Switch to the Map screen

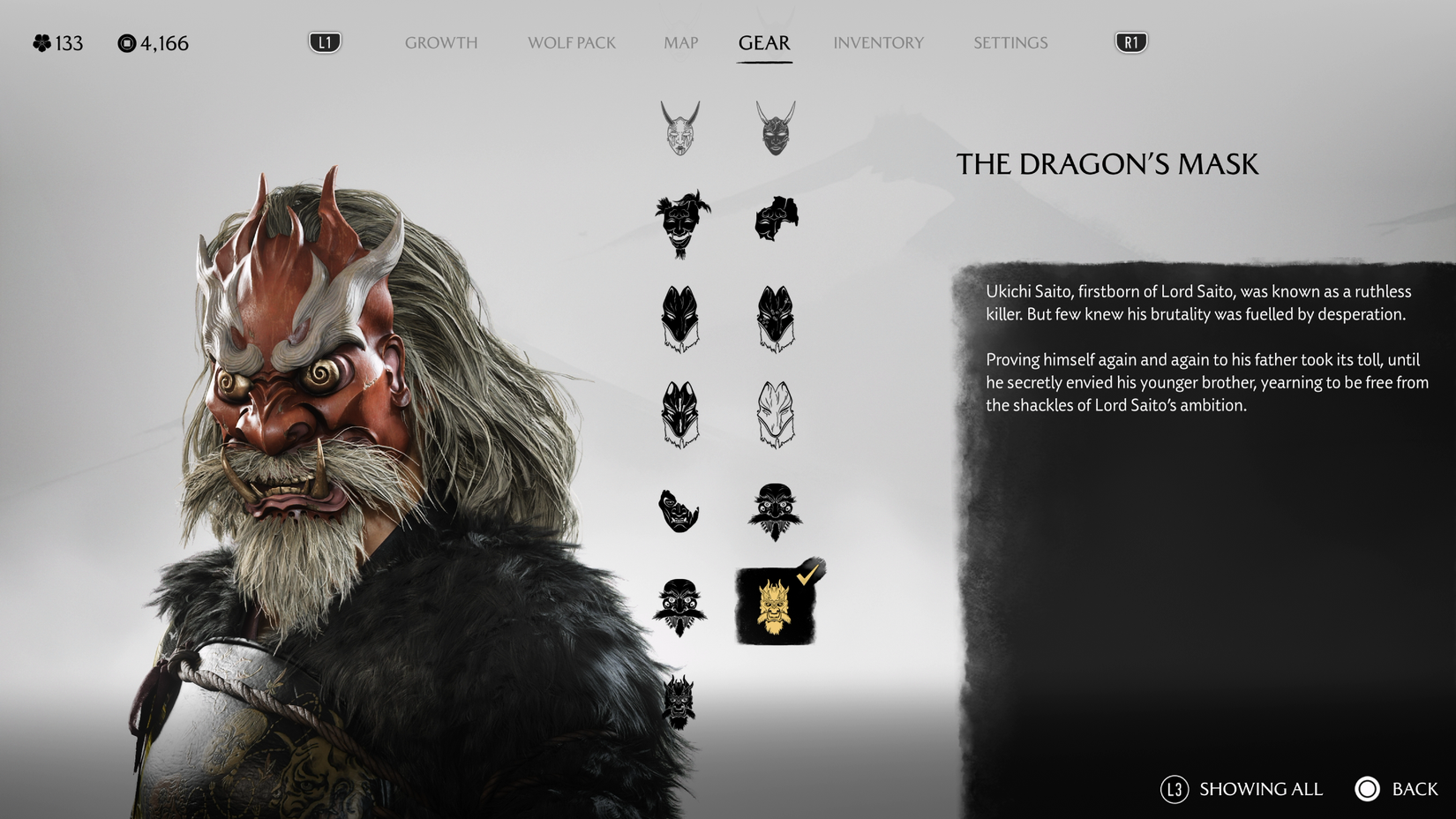pos(679,41)
